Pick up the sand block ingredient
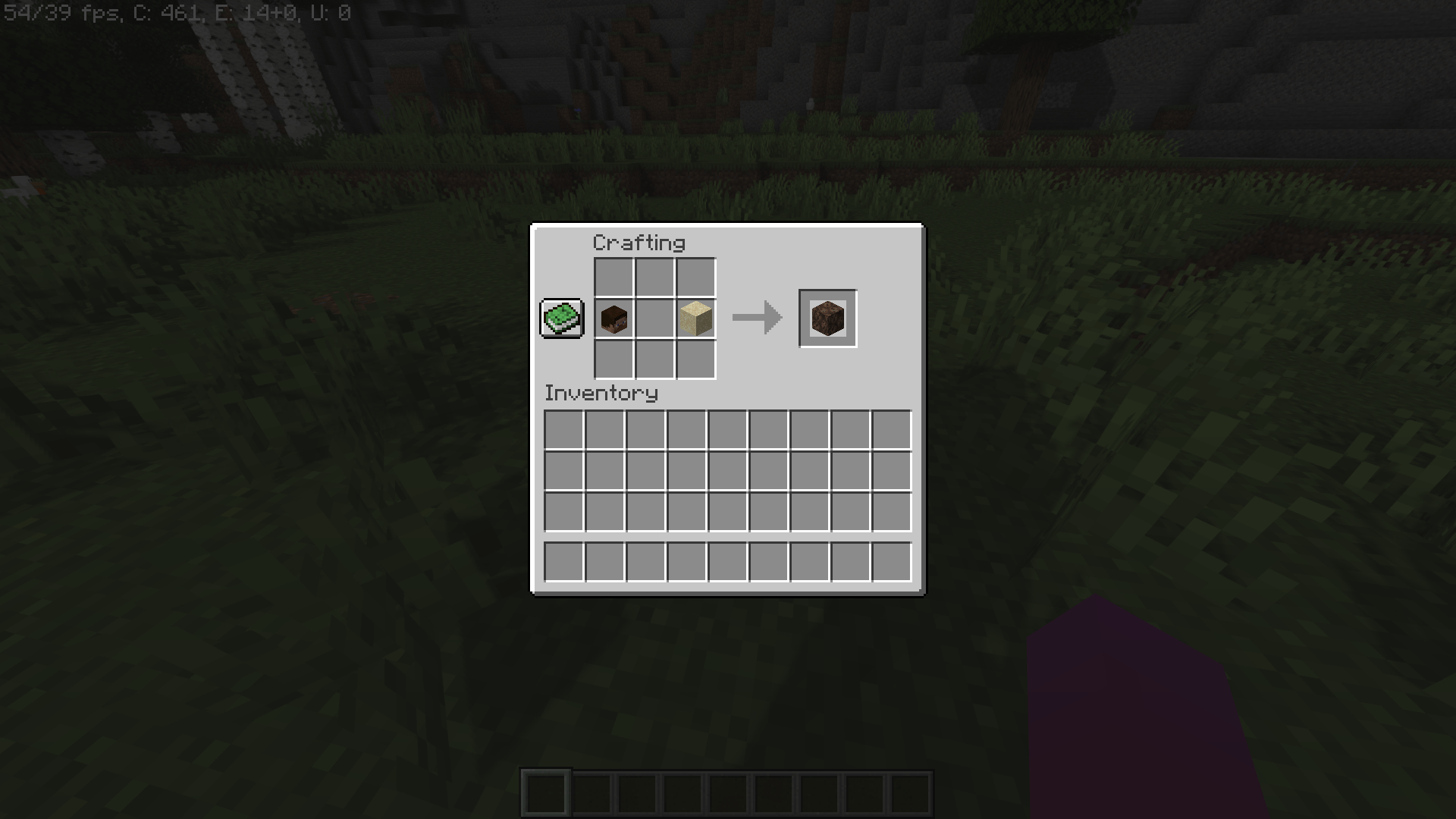This screenshot has height=819, width=1456. pyautogui.click(x=695, y=318)
